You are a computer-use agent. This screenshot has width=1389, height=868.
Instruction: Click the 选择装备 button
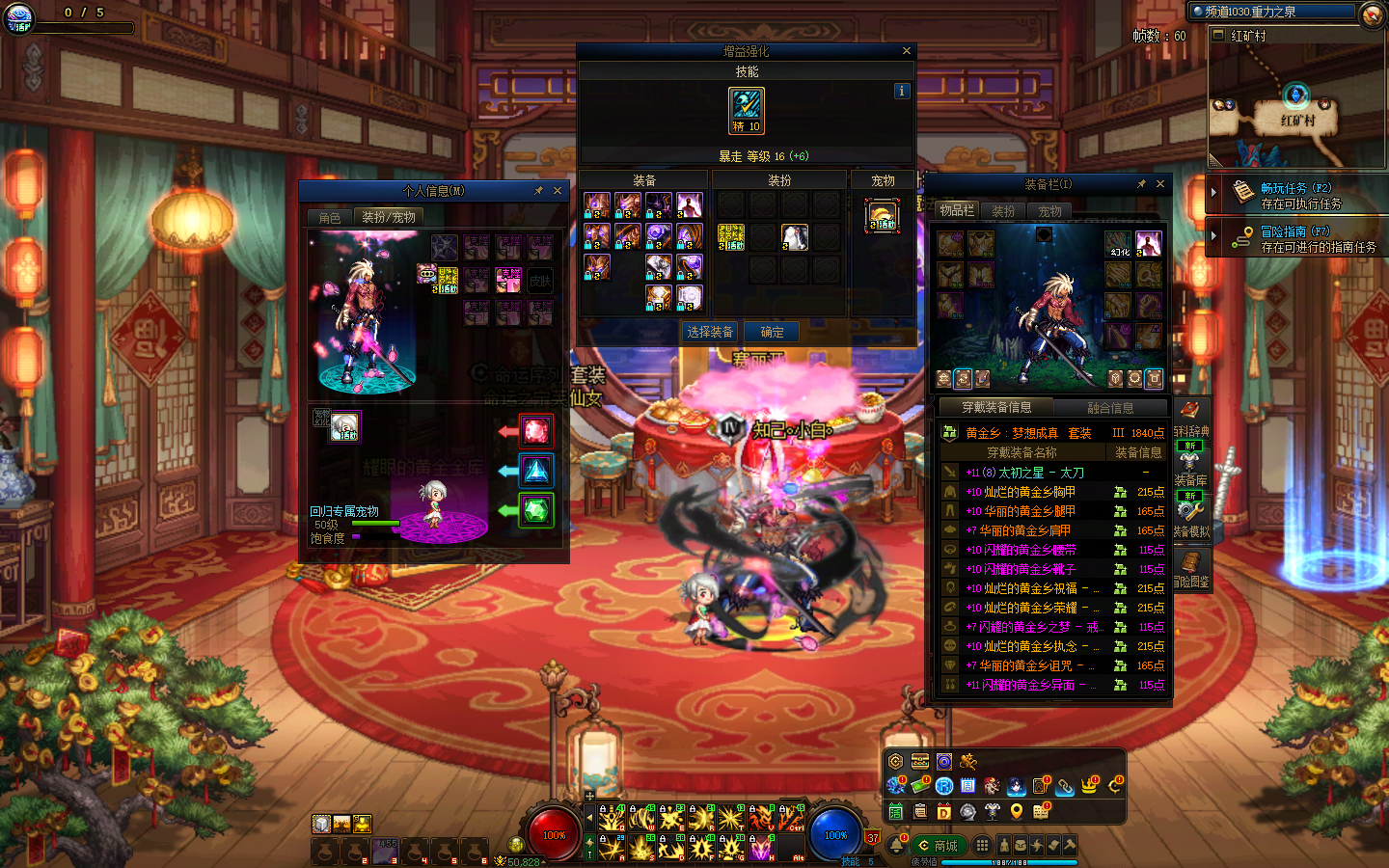(710, 332)
